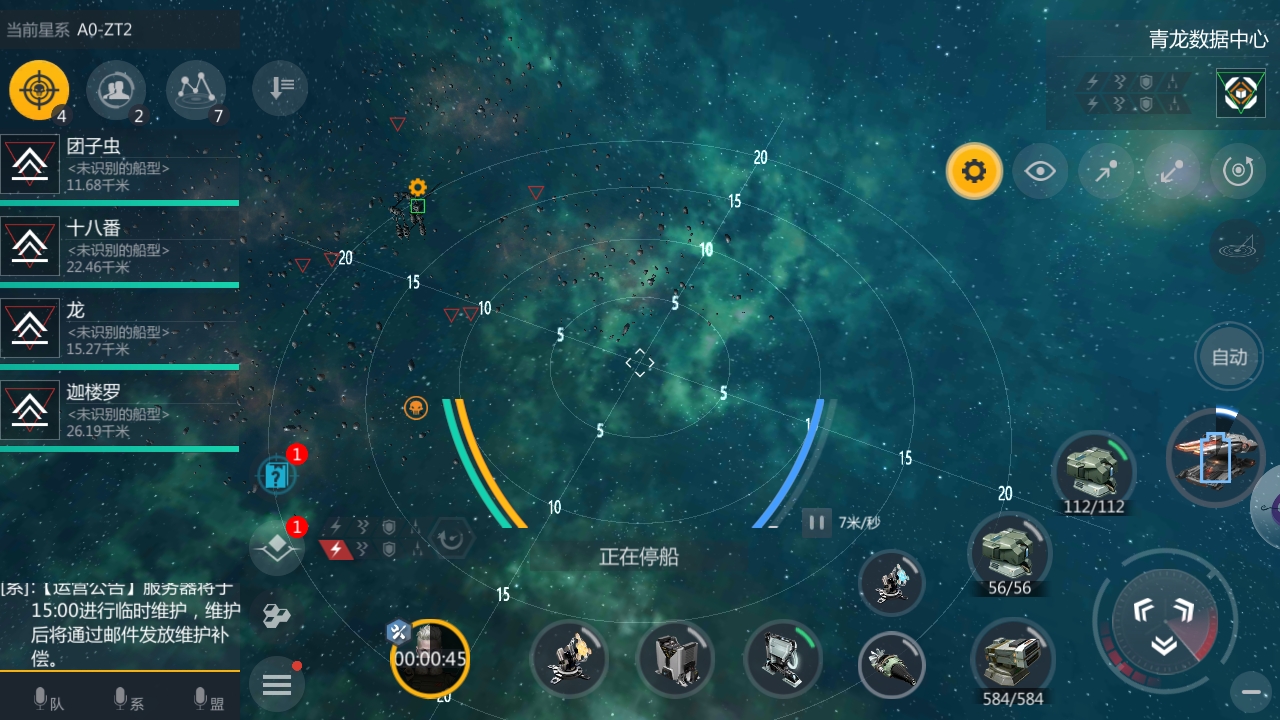Screen dimensions: 1280x720
Task: Expand the hamburger menu with red dot
Action: point(277,684)
